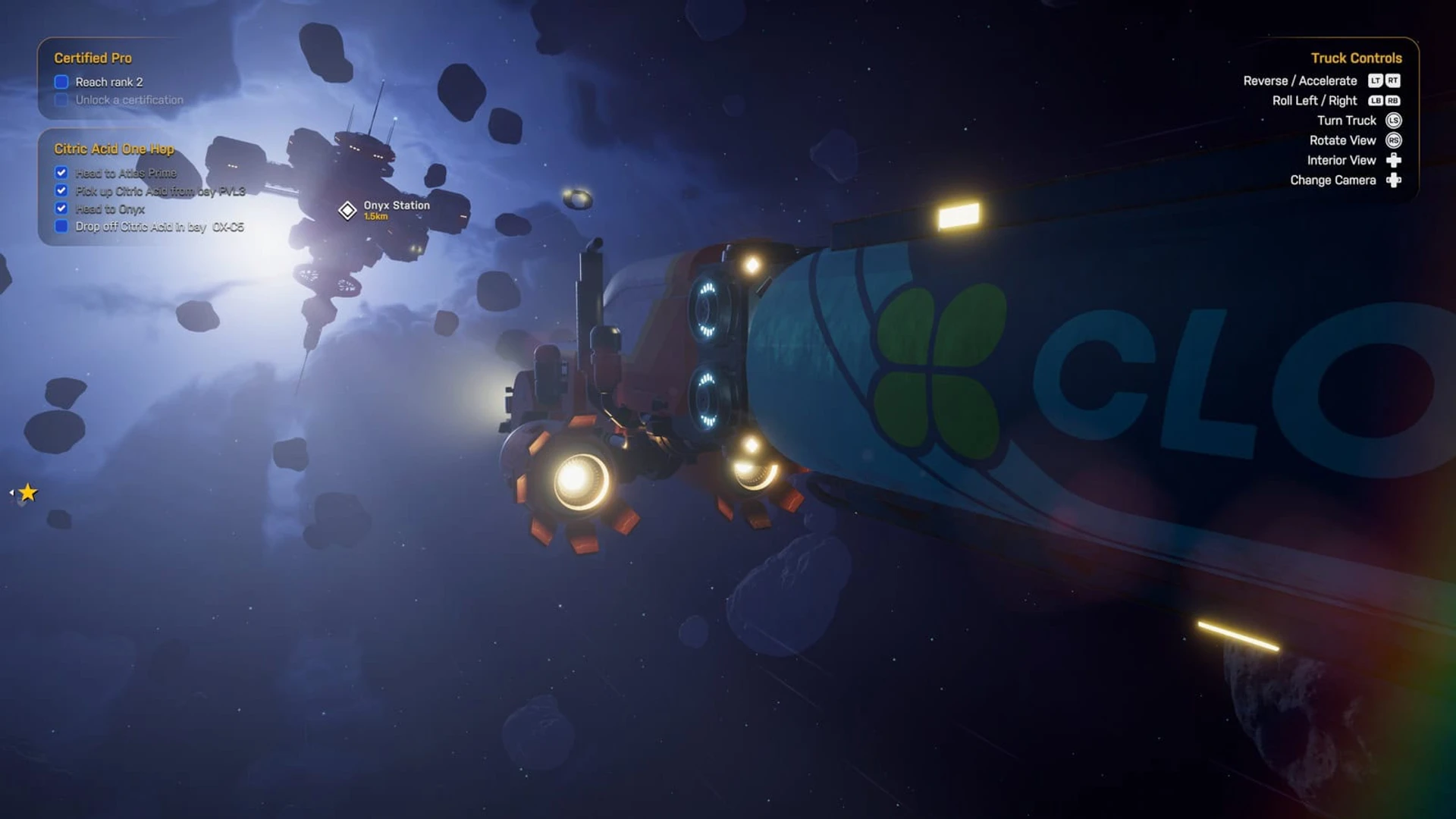
Task: Select the Drop off Citric Acid objective row
Action: point(159,227)
